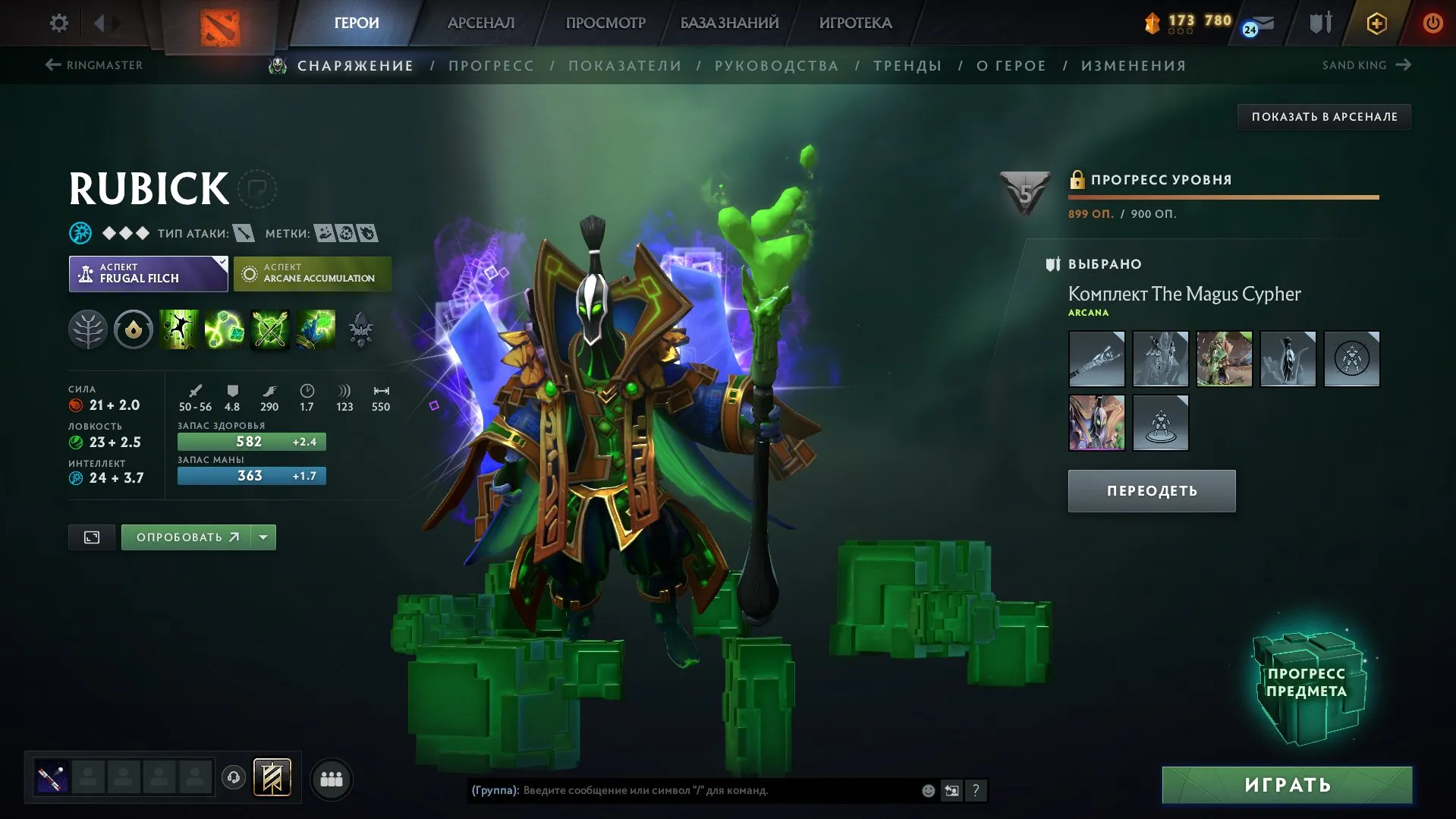
Task: Open the Fade Bolt ability icon
Action: 225,329
